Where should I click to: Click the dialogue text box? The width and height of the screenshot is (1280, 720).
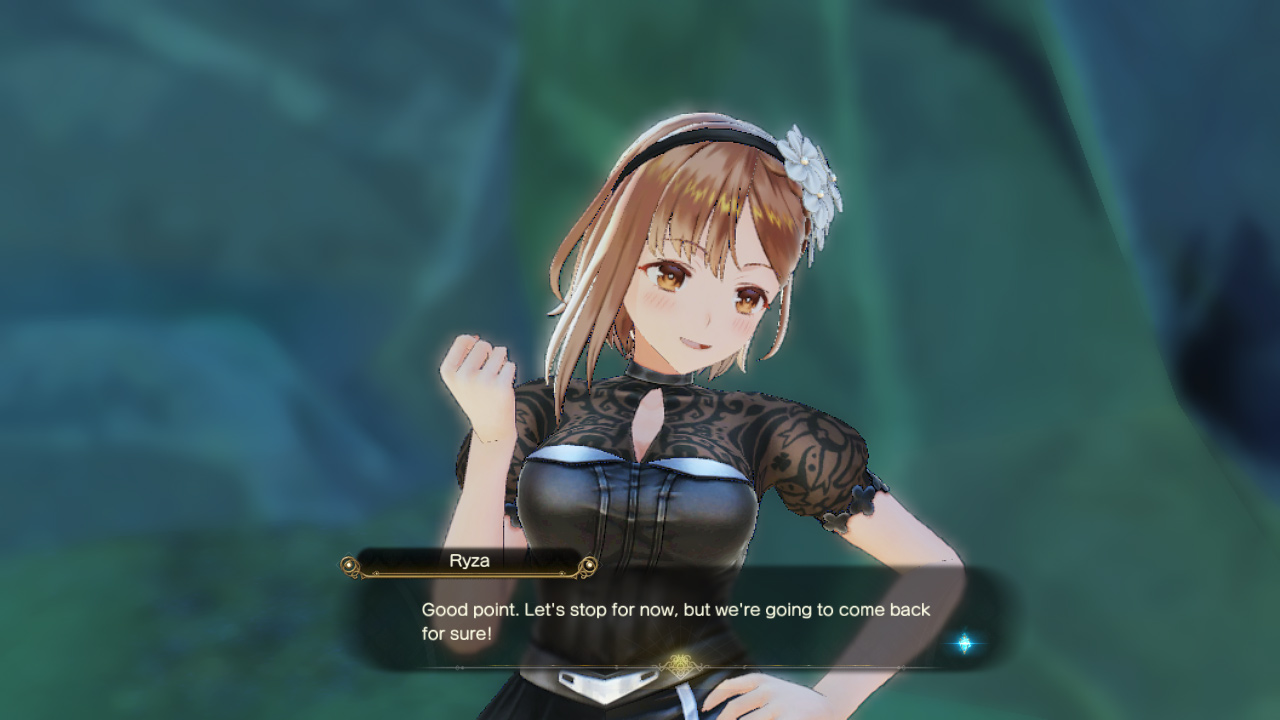670,620
